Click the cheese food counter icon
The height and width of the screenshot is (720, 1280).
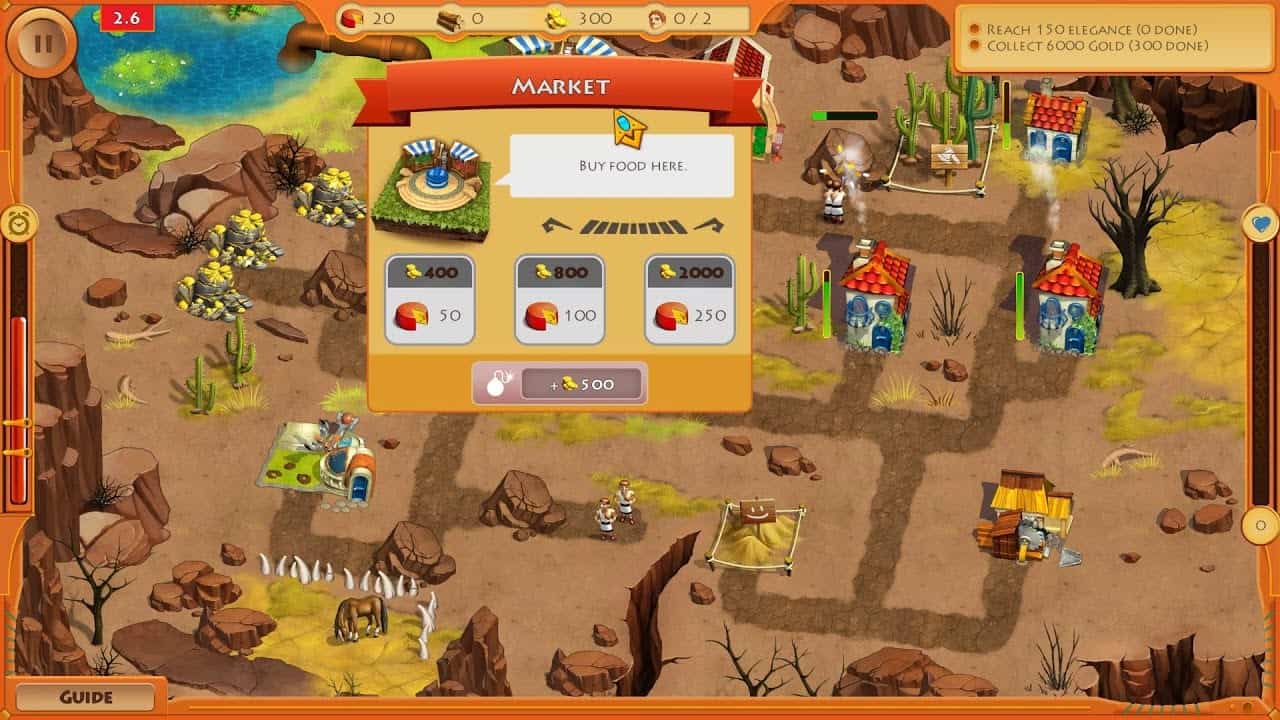click(x=352, y=17)
